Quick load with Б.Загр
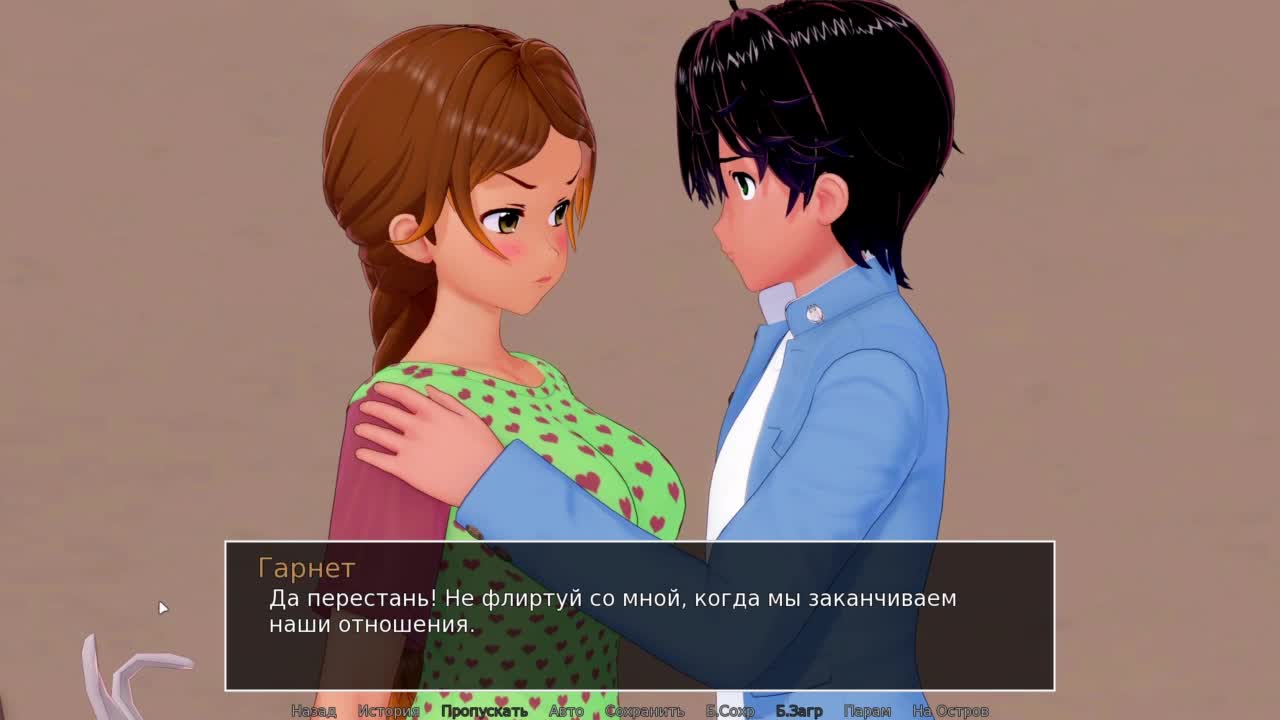This screenshot has width=1280, height=720. pyautogui.click(x=799, y=711)
